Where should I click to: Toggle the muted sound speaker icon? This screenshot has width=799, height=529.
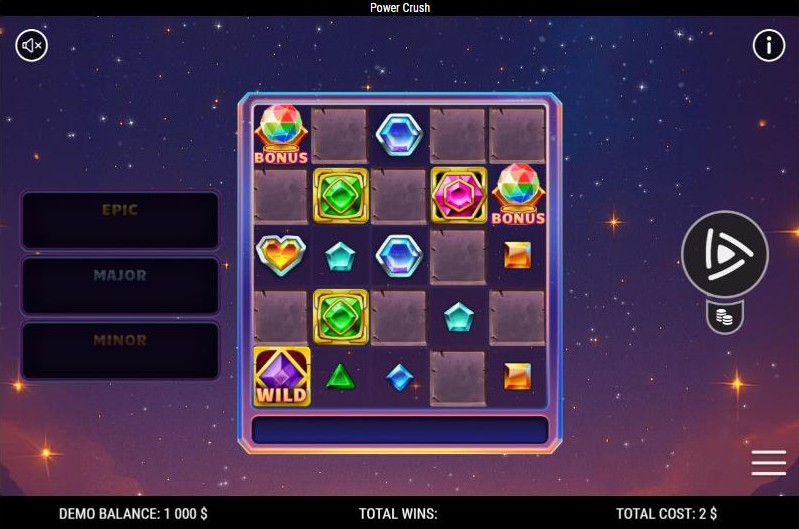coord(32,45)
